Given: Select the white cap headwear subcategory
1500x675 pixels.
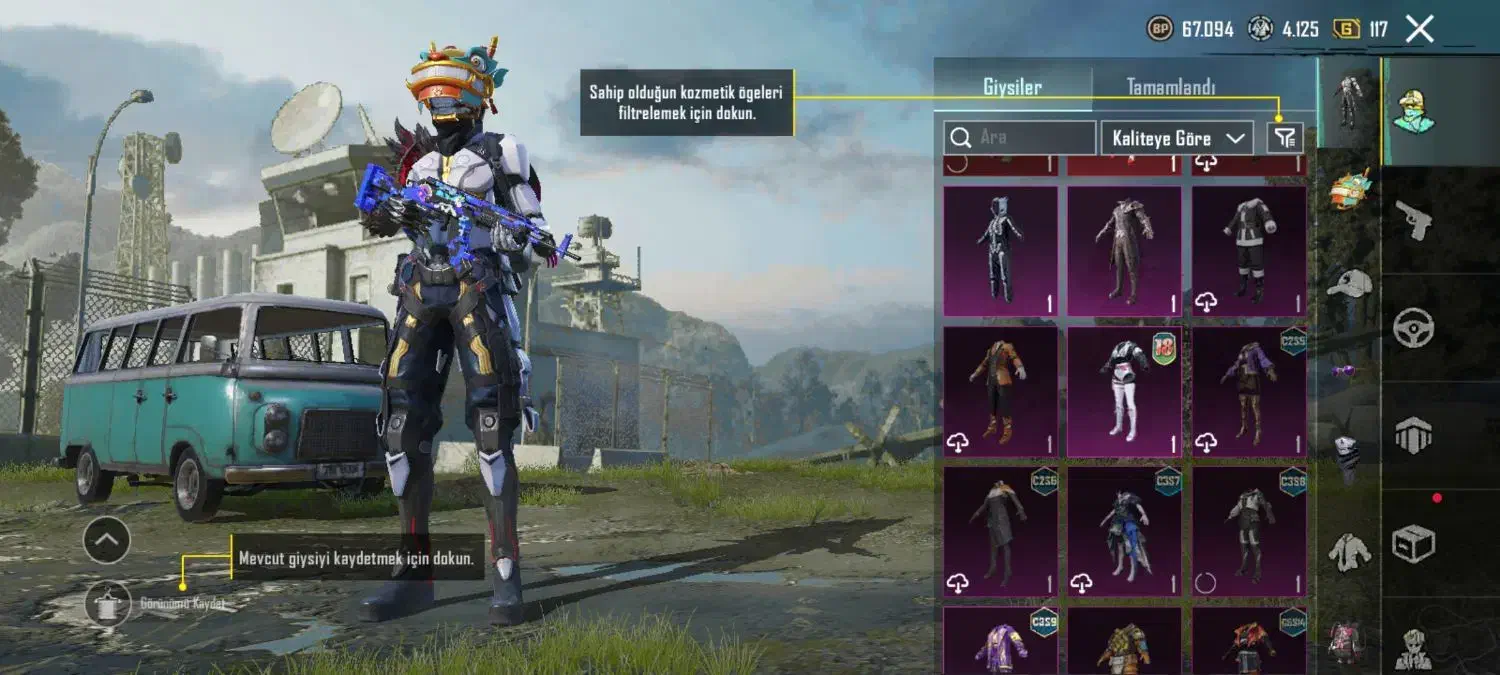Looking at the screenshot, I should 1350,283.
